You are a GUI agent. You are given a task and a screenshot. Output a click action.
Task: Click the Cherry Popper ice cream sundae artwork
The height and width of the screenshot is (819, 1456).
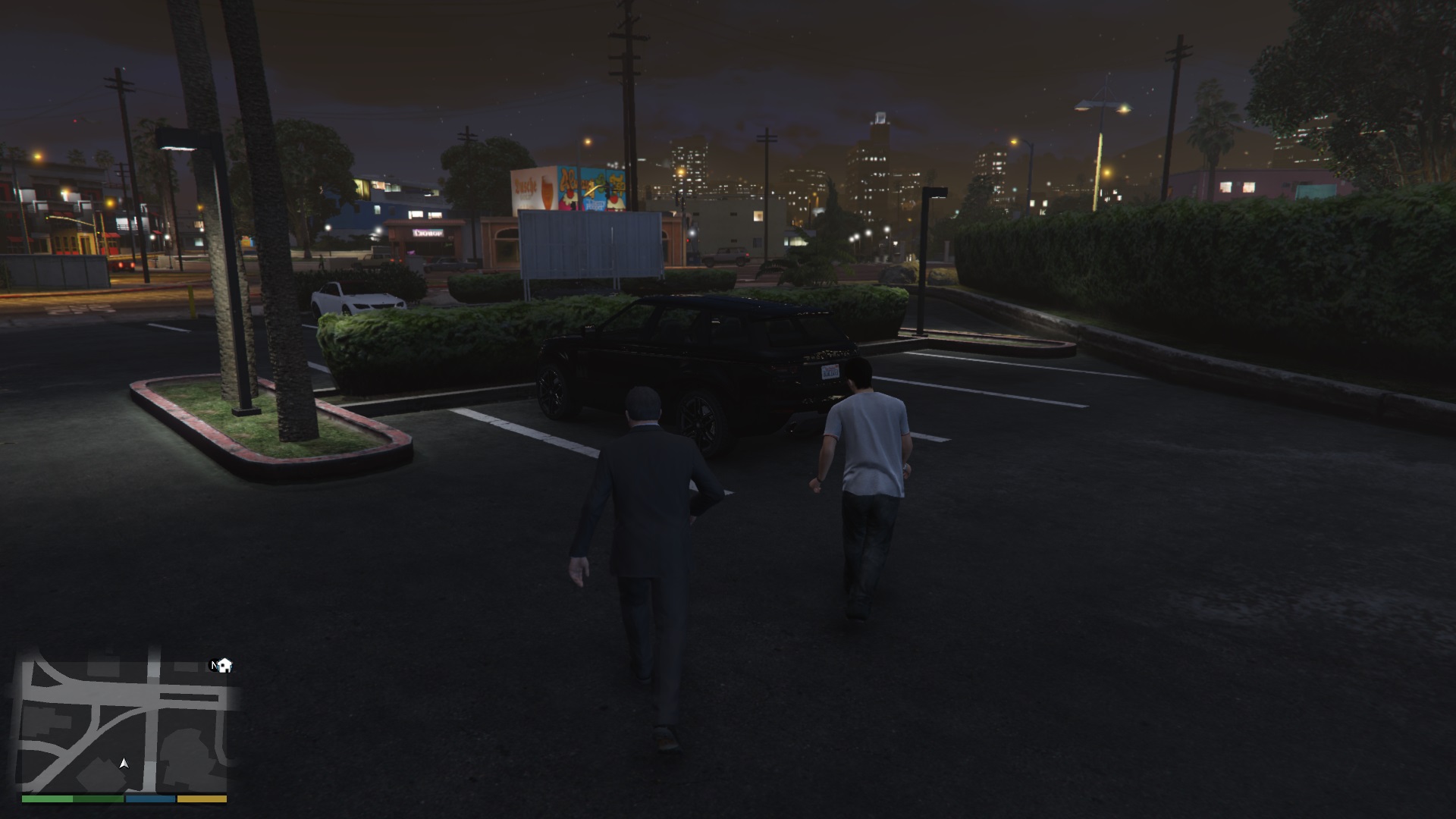[x=615, y=200]
